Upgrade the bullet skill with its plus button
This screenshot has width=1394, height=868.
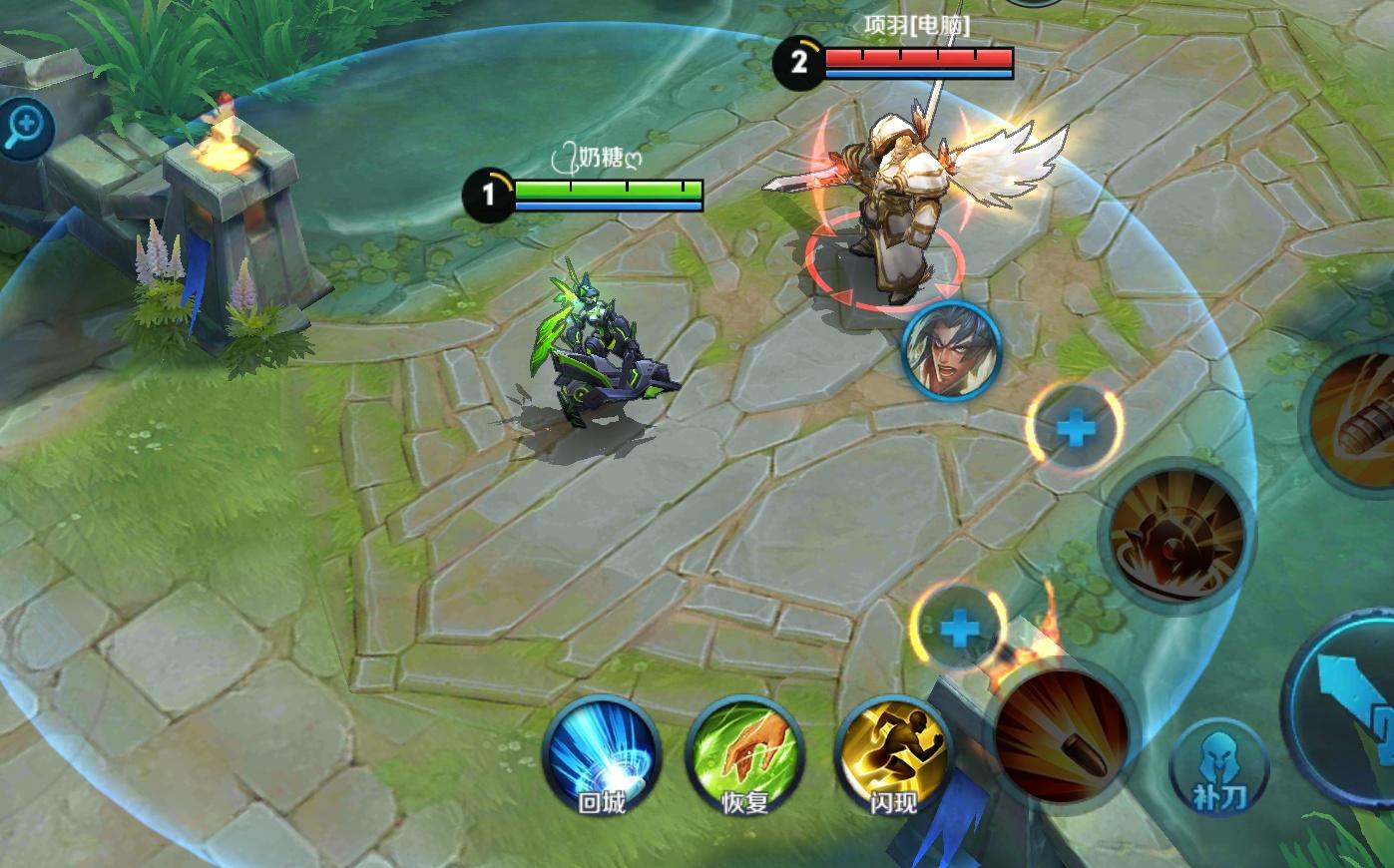pos(960,629)
